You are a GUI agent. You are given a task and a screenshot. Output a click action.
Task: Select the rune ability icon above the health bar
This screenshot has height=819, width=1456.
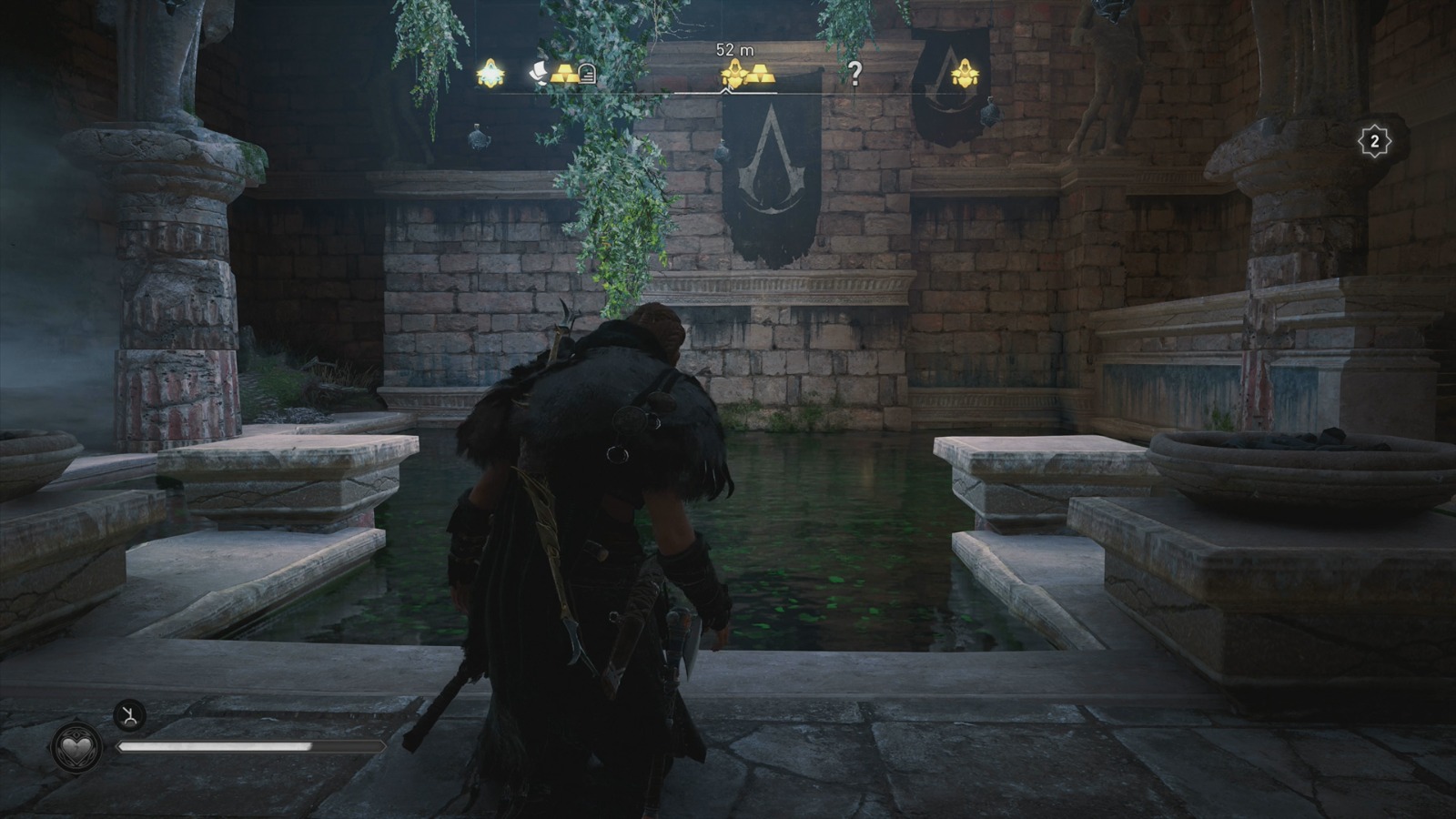click(130, 716)
